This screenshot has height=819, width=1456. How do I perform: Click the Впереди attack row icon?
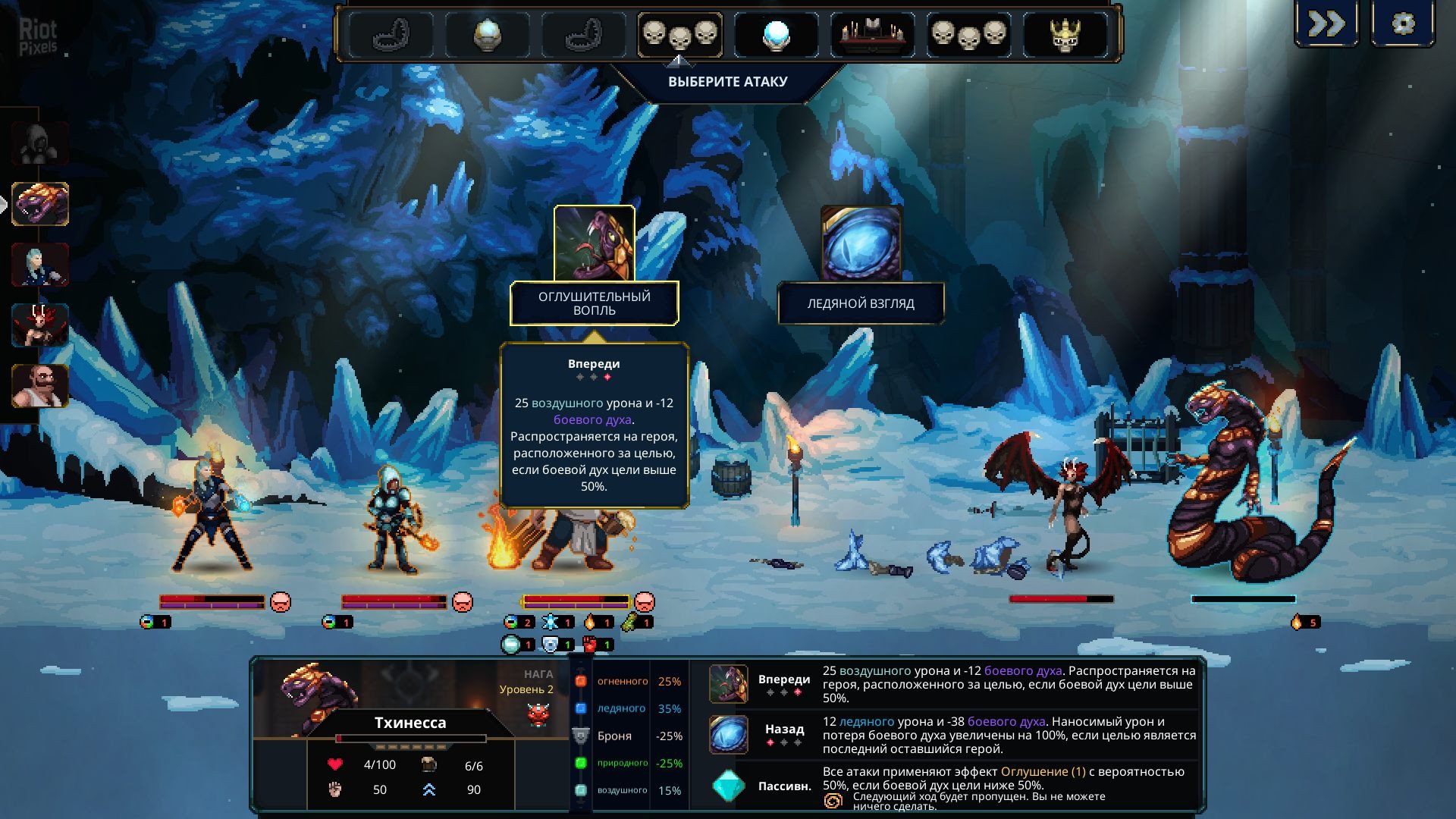point(728,684)
